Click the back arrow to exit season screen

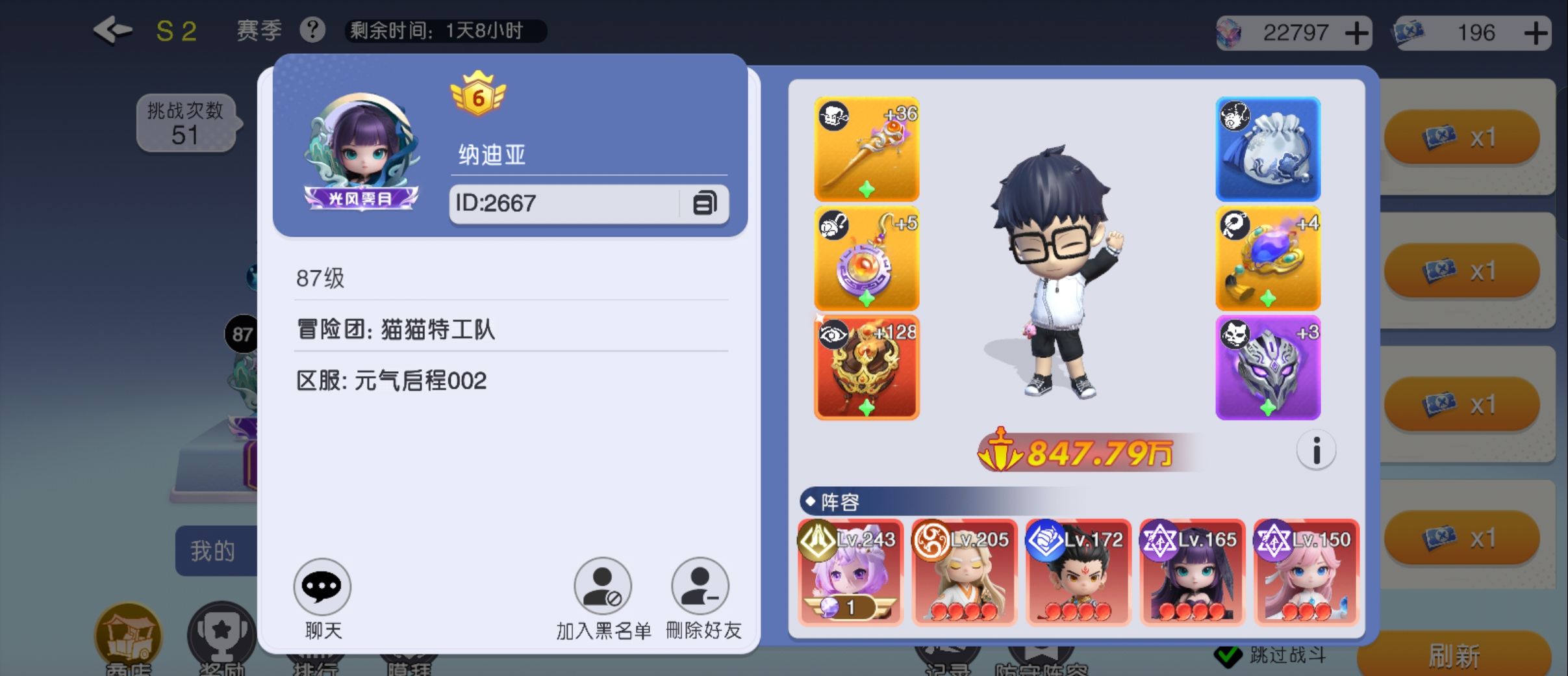point(112,29)
